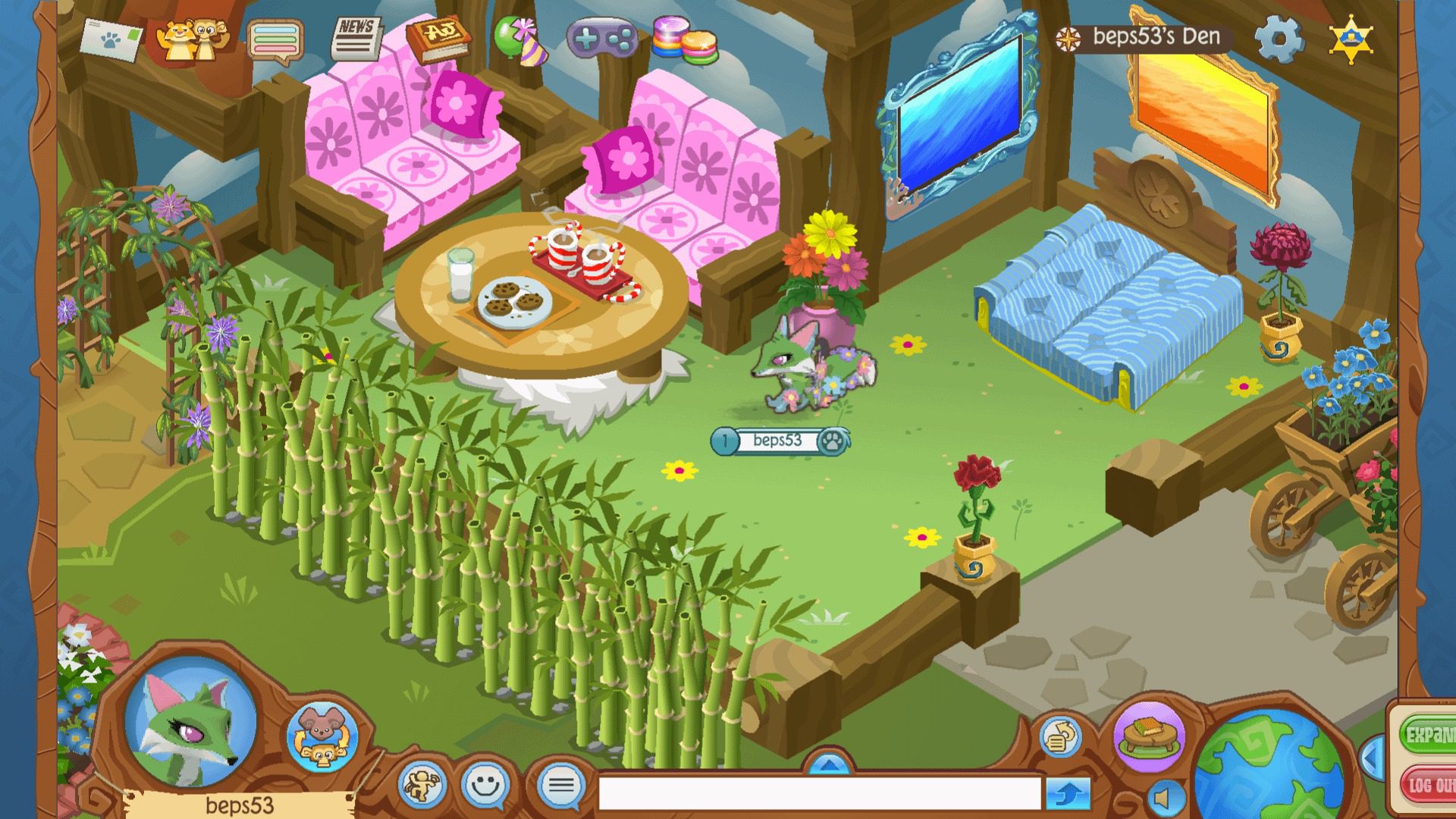Viewport: 1456px width, 819px height.
Task: Open the Jamaa Journal news
Action: pyautogui.click(x=356, y=38)
